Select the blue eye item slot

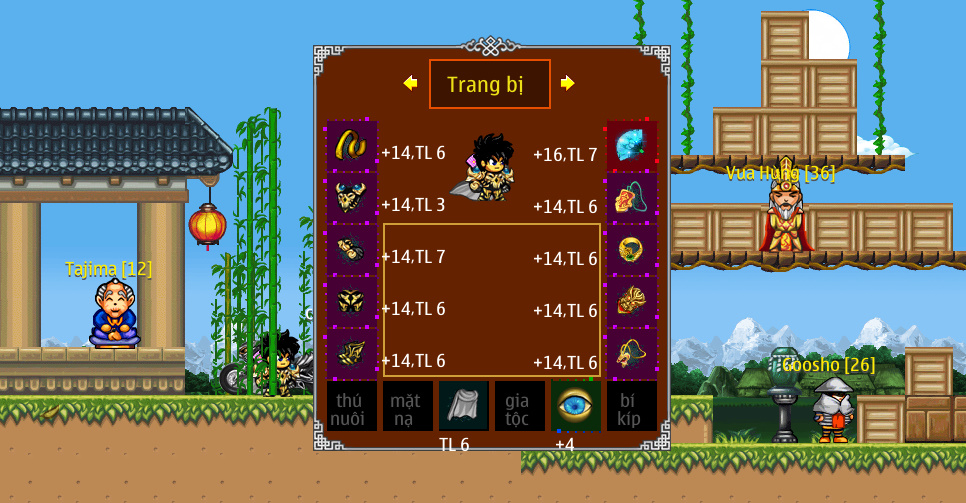[576, 406]
